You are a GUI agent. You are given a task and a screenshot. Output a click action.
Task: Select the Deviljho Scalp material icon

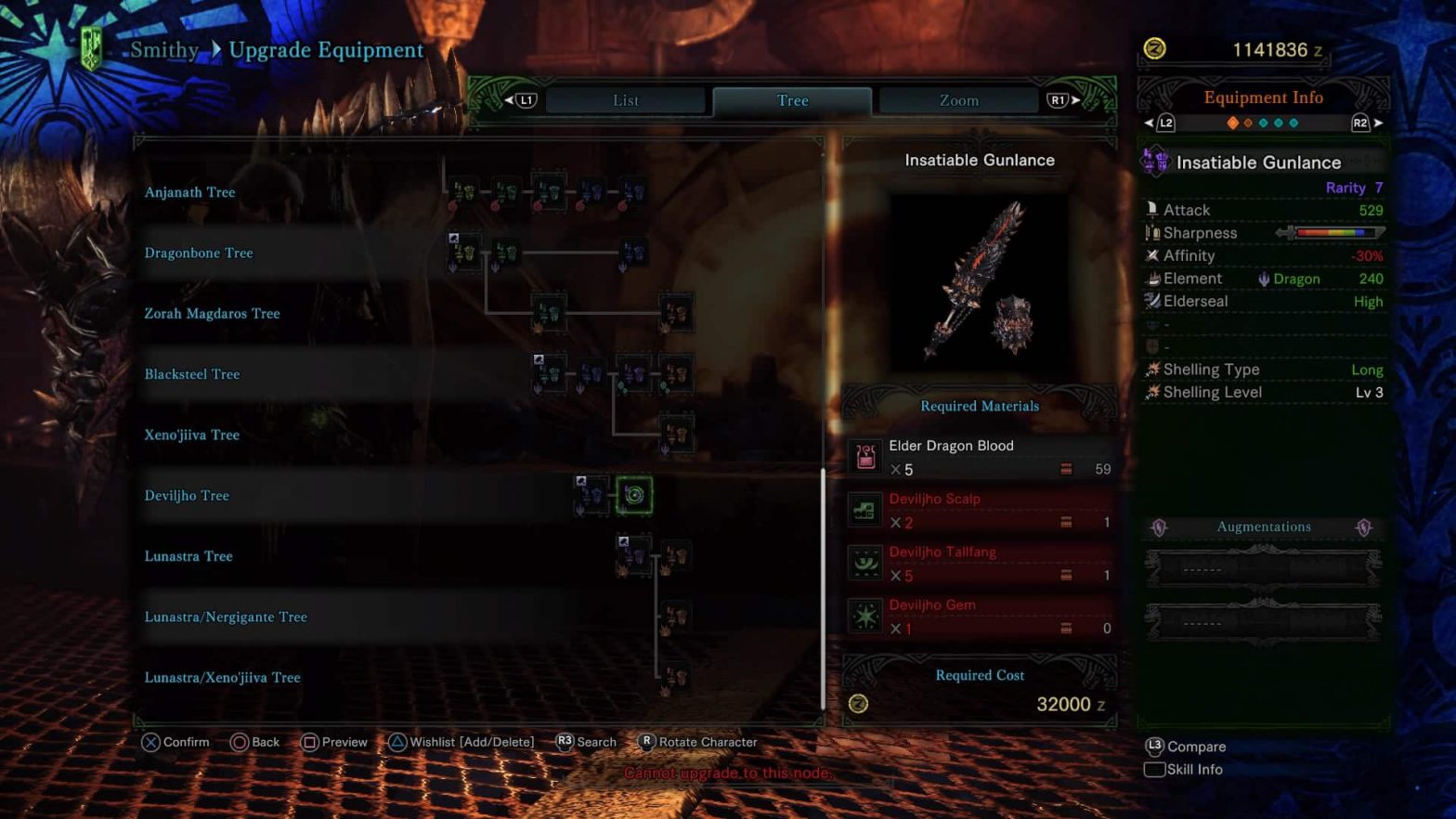[x=864, y=510]
